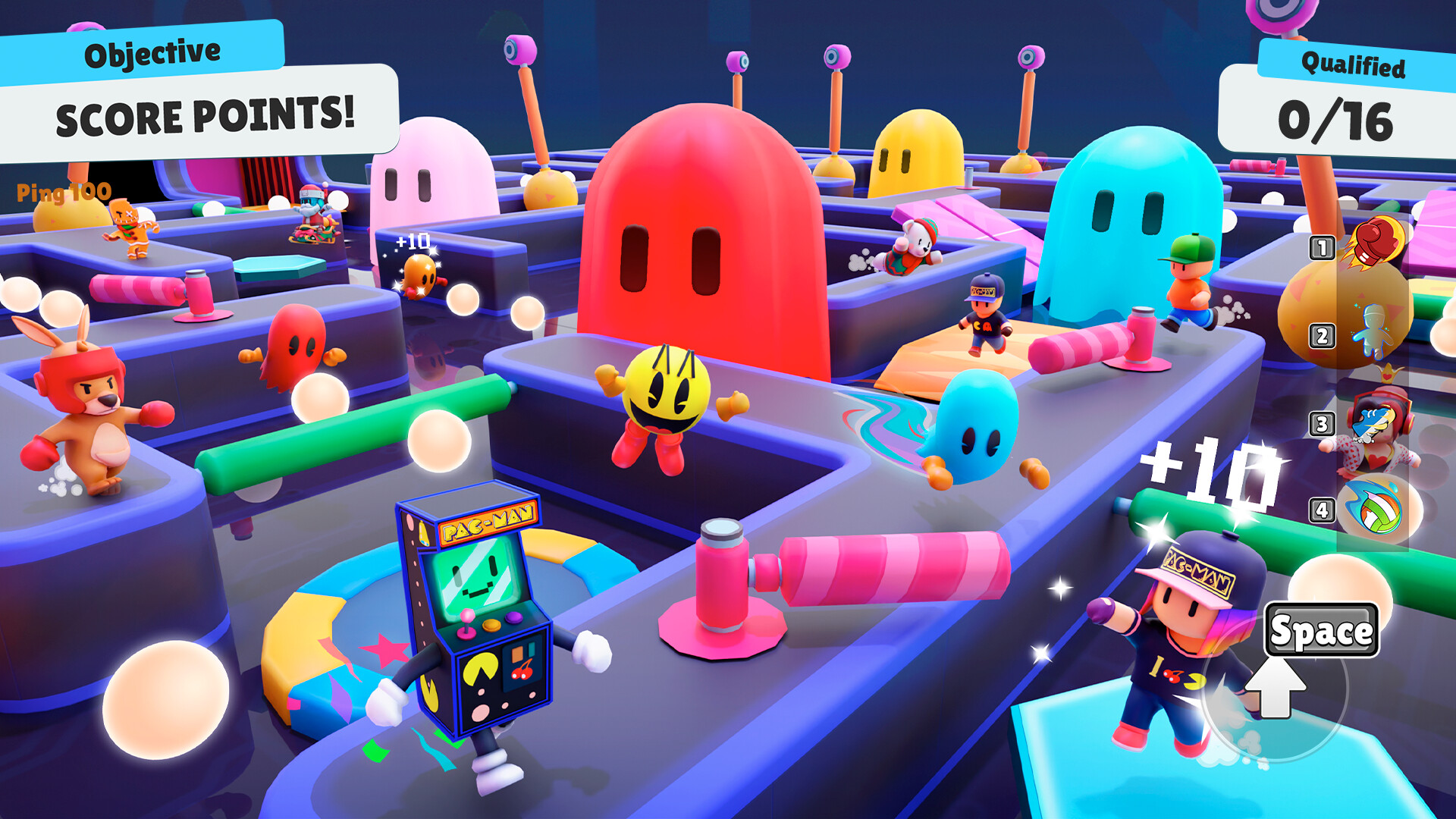This screenshot has width=1456, height=819.
Task: Click the slot 2 number key indicator
Action: [1322, 335]
